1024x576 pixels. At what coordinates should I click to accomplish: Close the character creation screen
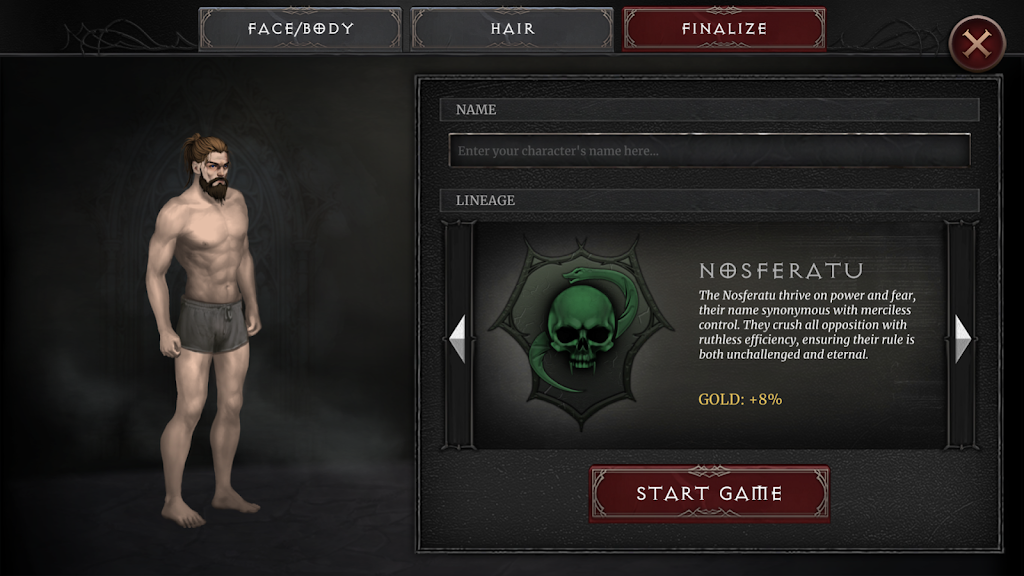976,44
